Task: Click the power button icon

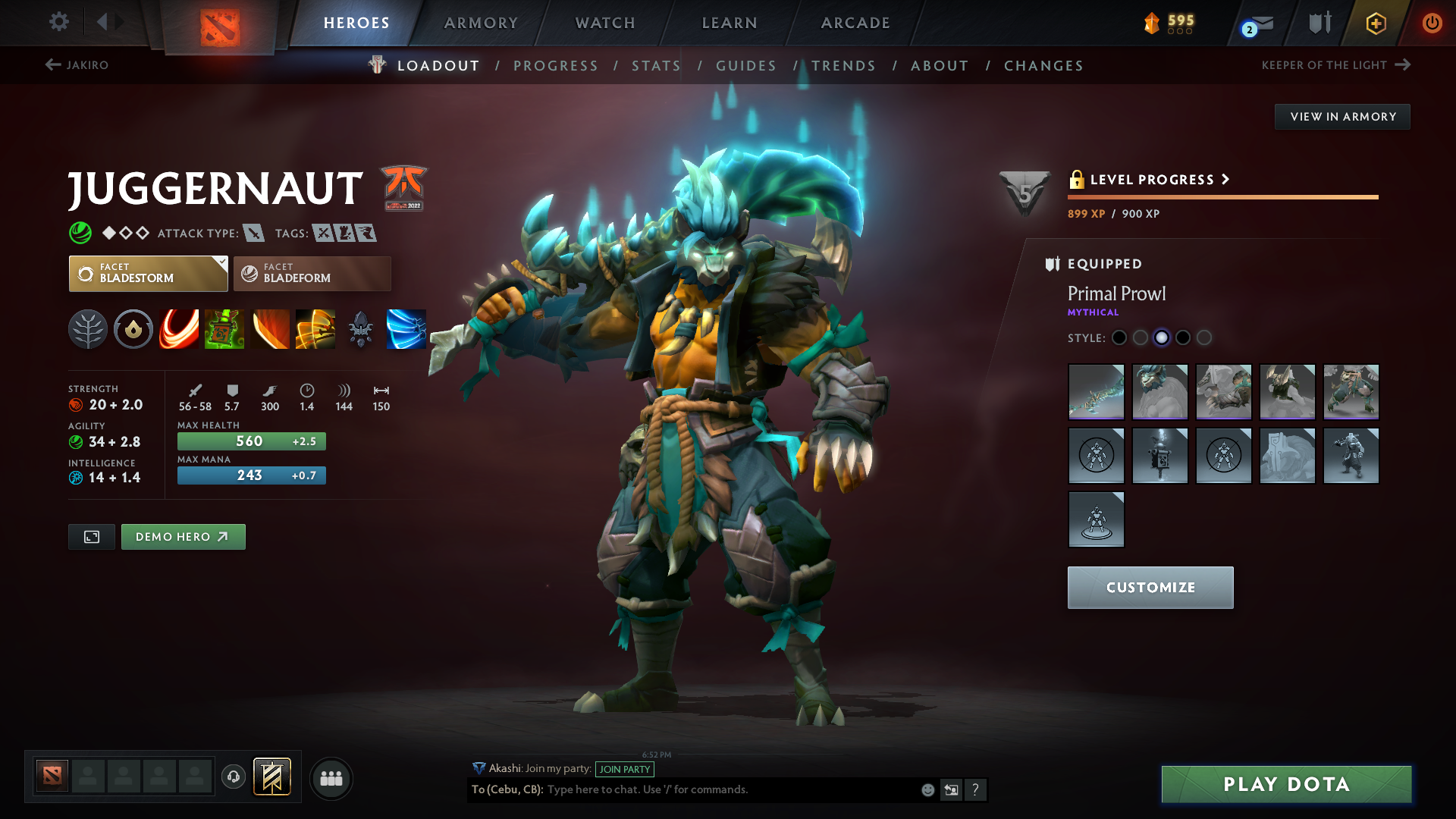Action: [1432, 23]
